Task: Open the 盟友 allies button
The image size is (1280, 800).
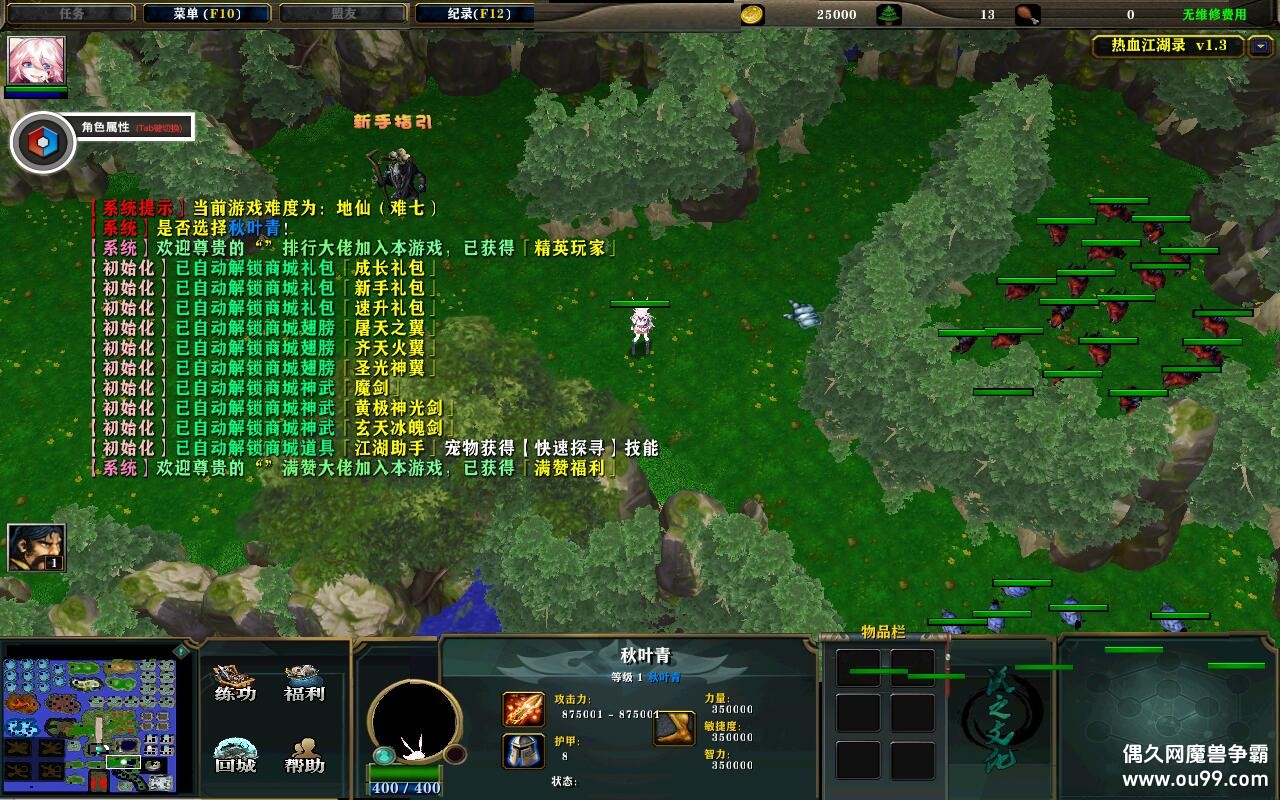Action: pos(342,14)
